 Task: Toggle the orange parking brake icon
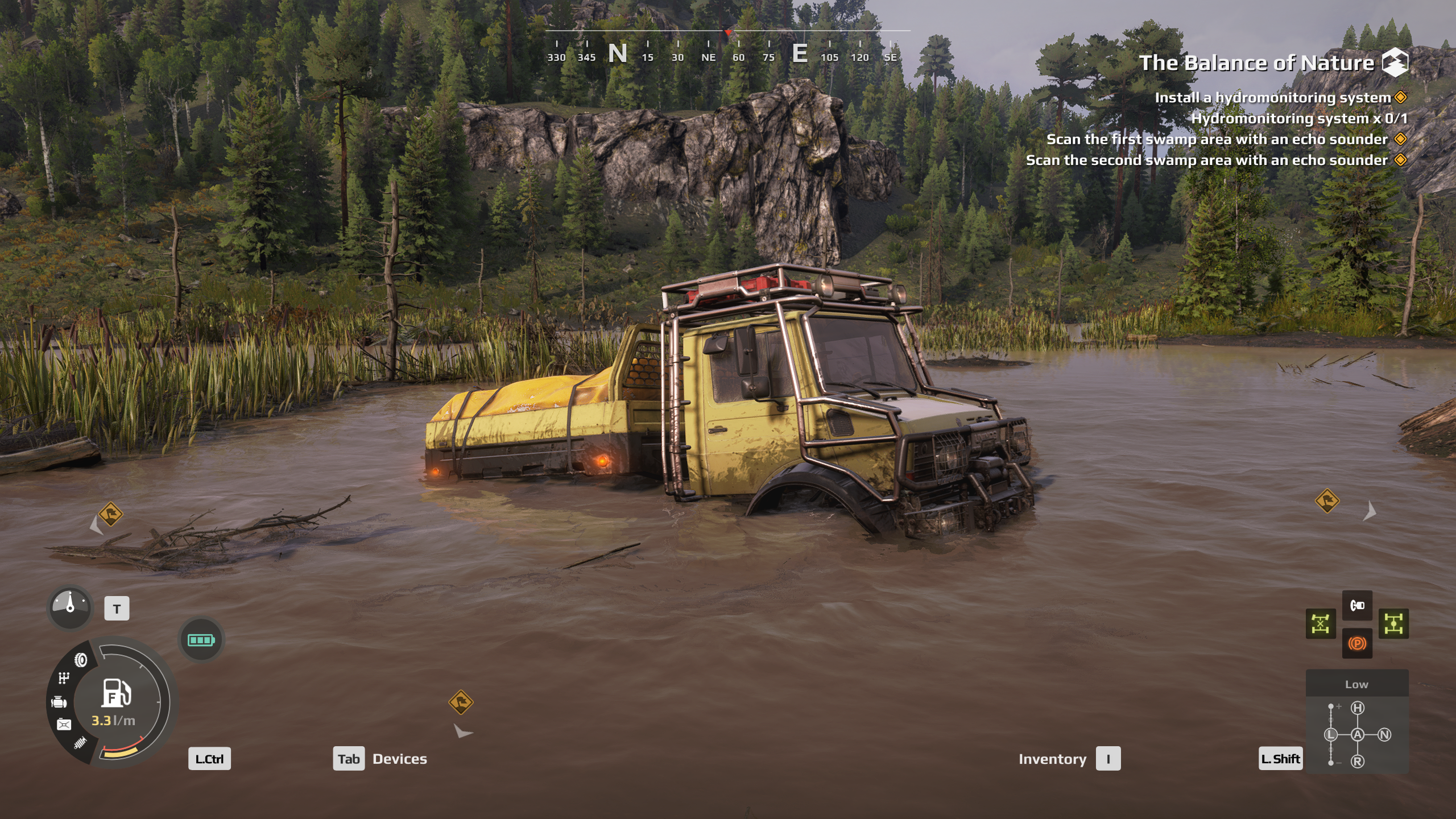pos(1357,643)
